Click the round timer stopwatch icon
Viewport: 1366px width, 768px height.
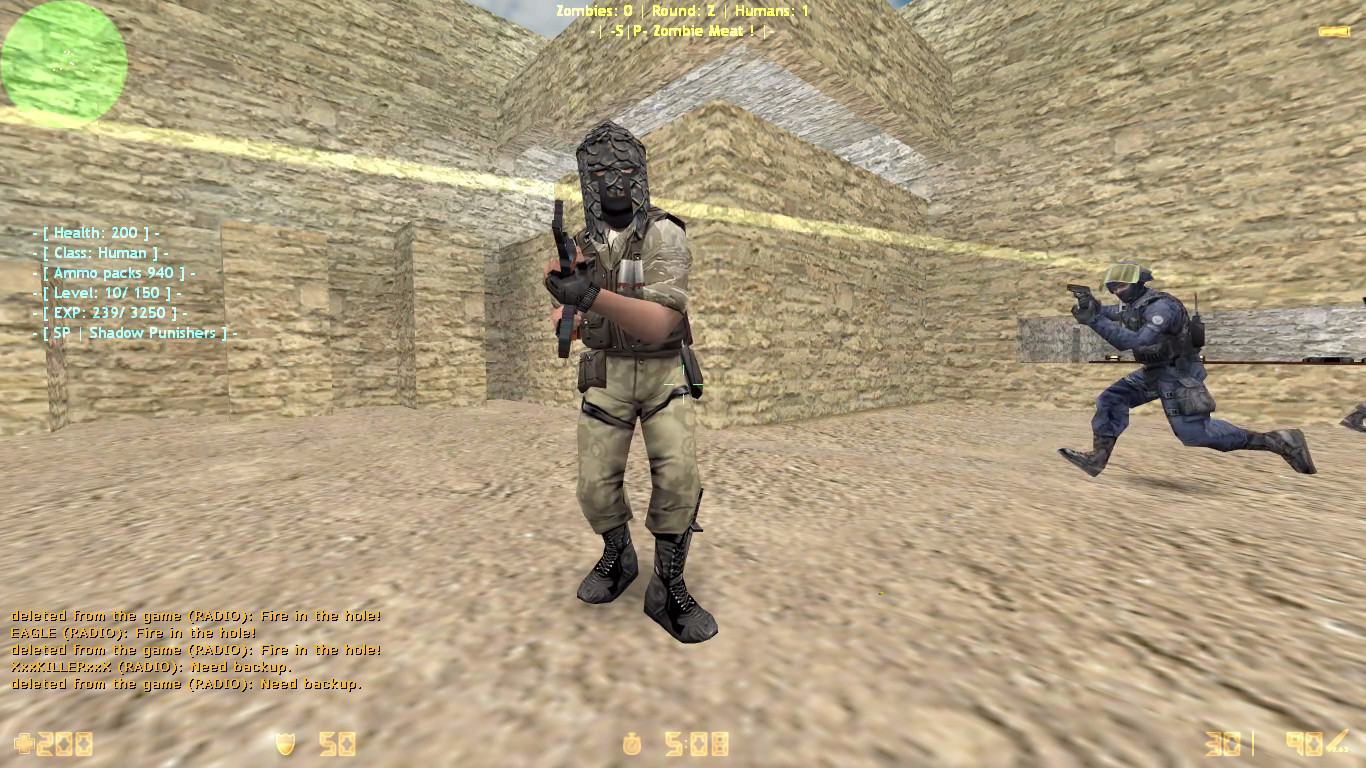tap(633, 744)
